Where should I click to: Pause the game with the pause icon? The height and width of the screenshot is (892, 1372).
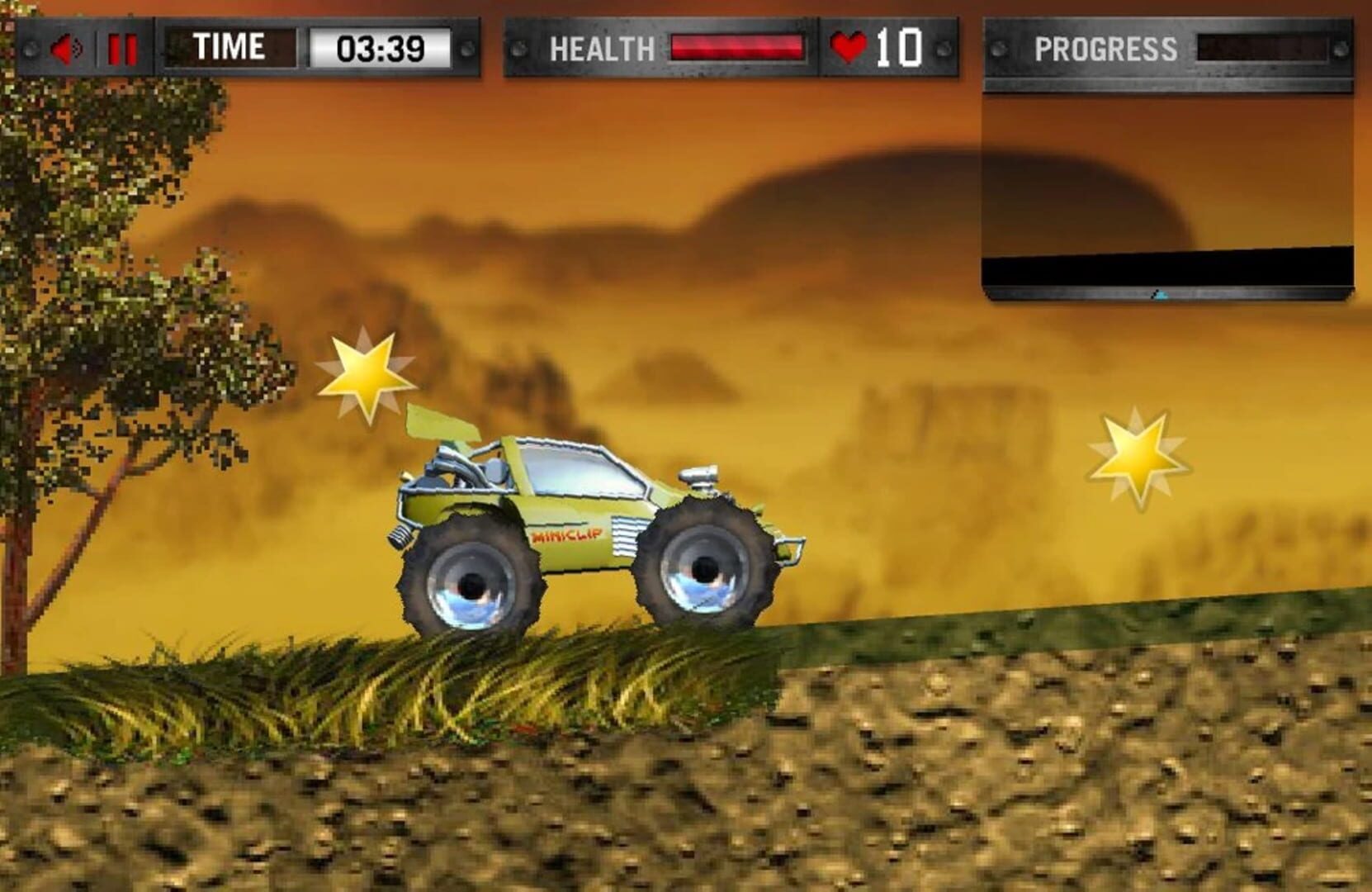[x=118, y=47]
